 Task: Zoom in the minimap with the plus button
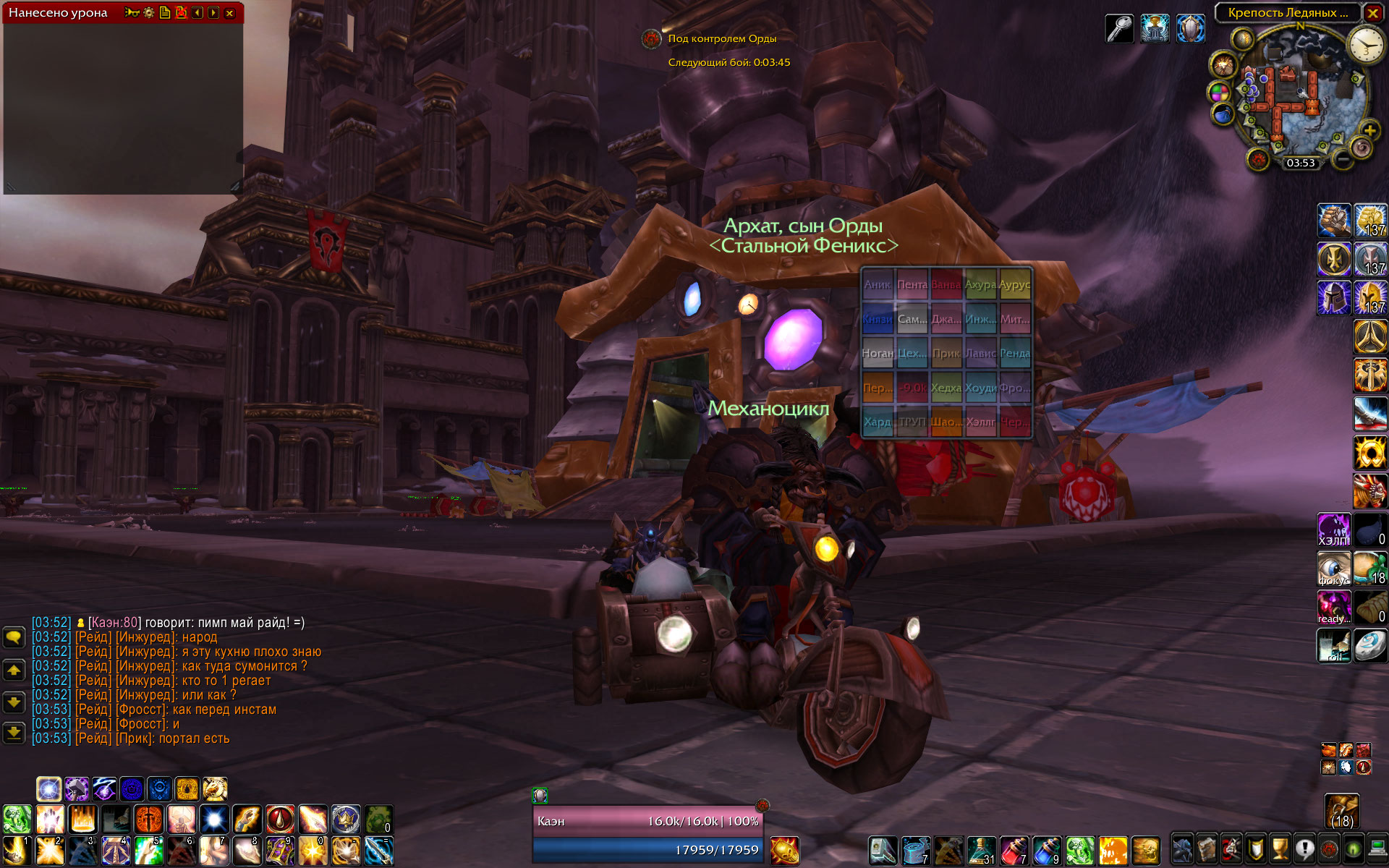coord(1369,130)
